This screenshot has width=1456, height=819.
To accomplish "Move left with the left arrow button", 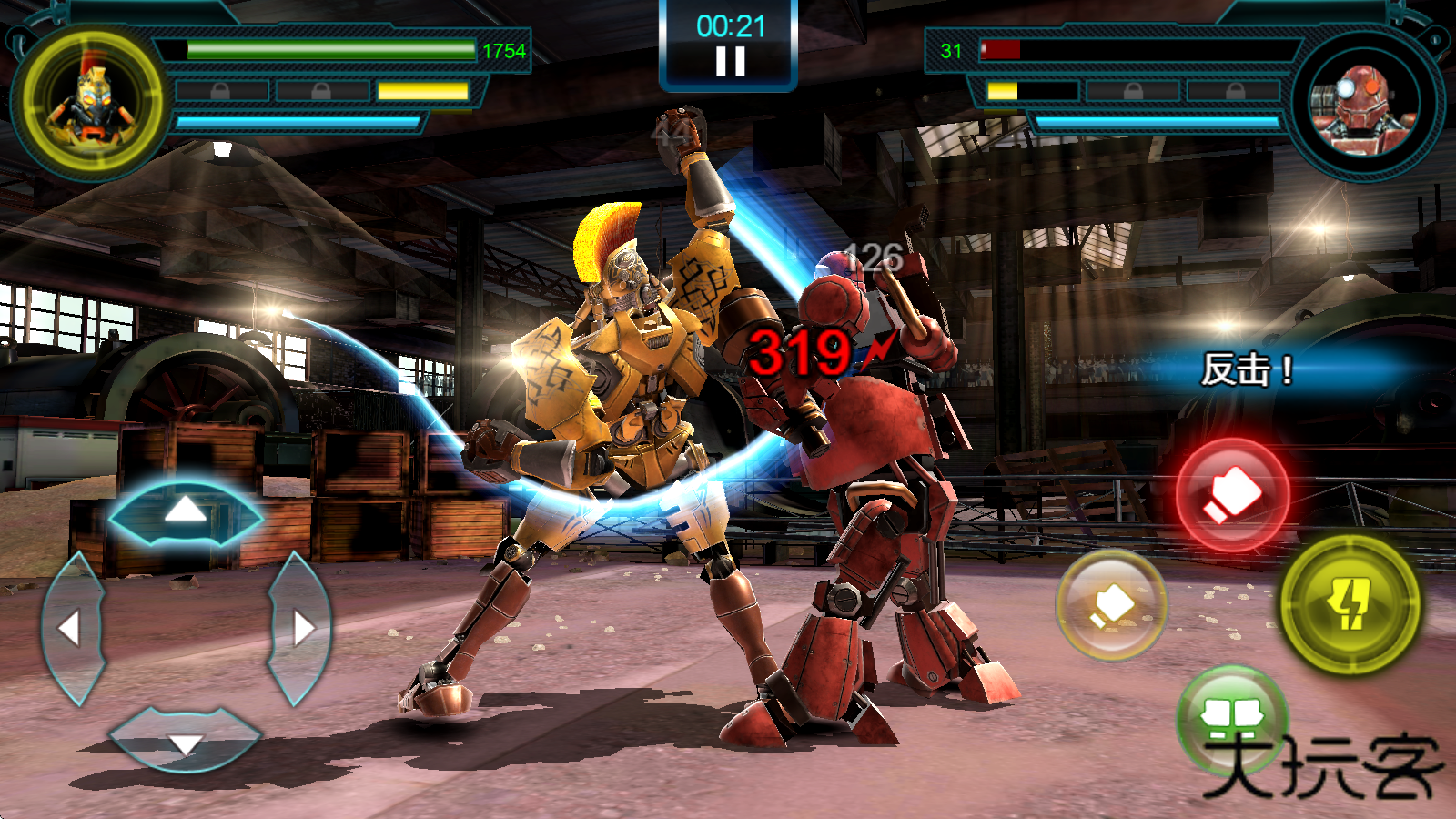I will 72,628.
